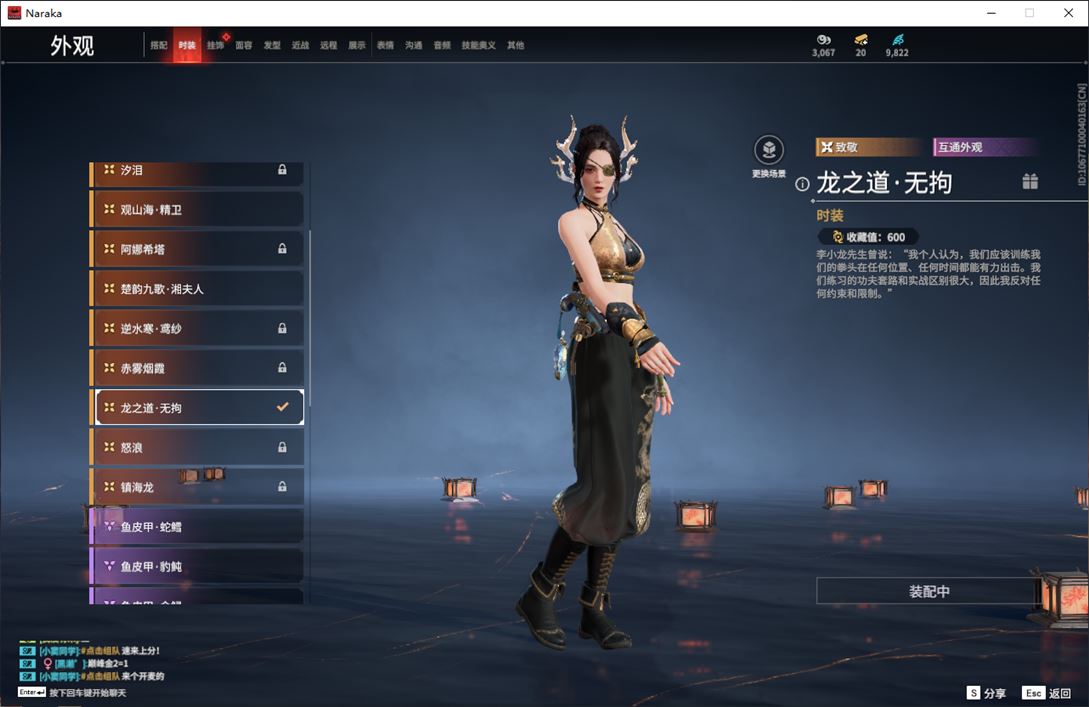The image size is (1089, 707).
Task: Select the 鱼皮甲·蛇鳍 outfit
Action: tap(198, 526)
